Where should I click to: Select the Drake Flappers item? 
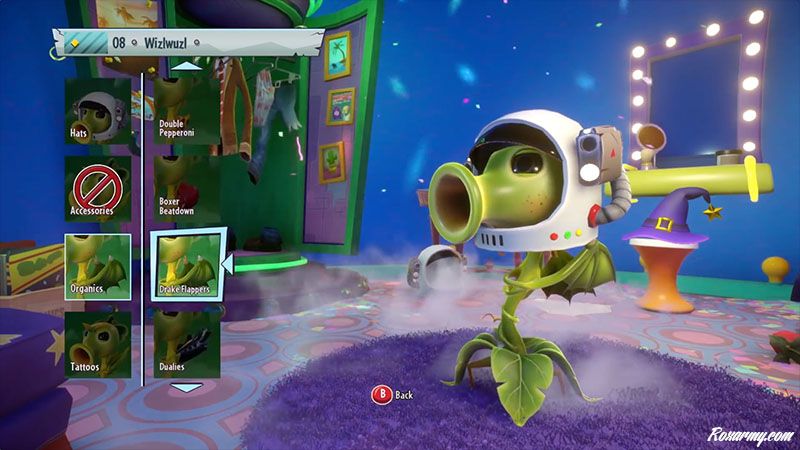pyautogui.click(x=187, y=265)
